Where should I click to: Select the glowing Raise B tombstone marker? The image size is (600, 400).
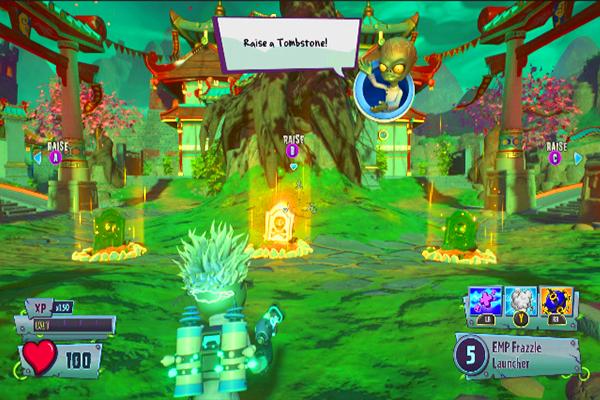(293, 149)
